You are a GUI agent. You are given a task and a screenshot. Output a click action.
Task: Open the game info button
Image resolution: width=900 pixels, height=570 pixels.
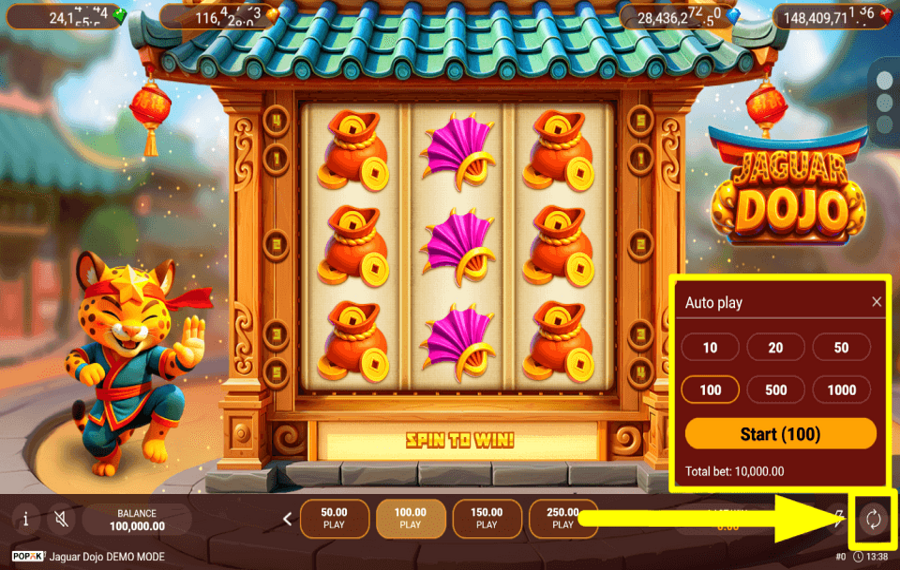tap(25, 519)
